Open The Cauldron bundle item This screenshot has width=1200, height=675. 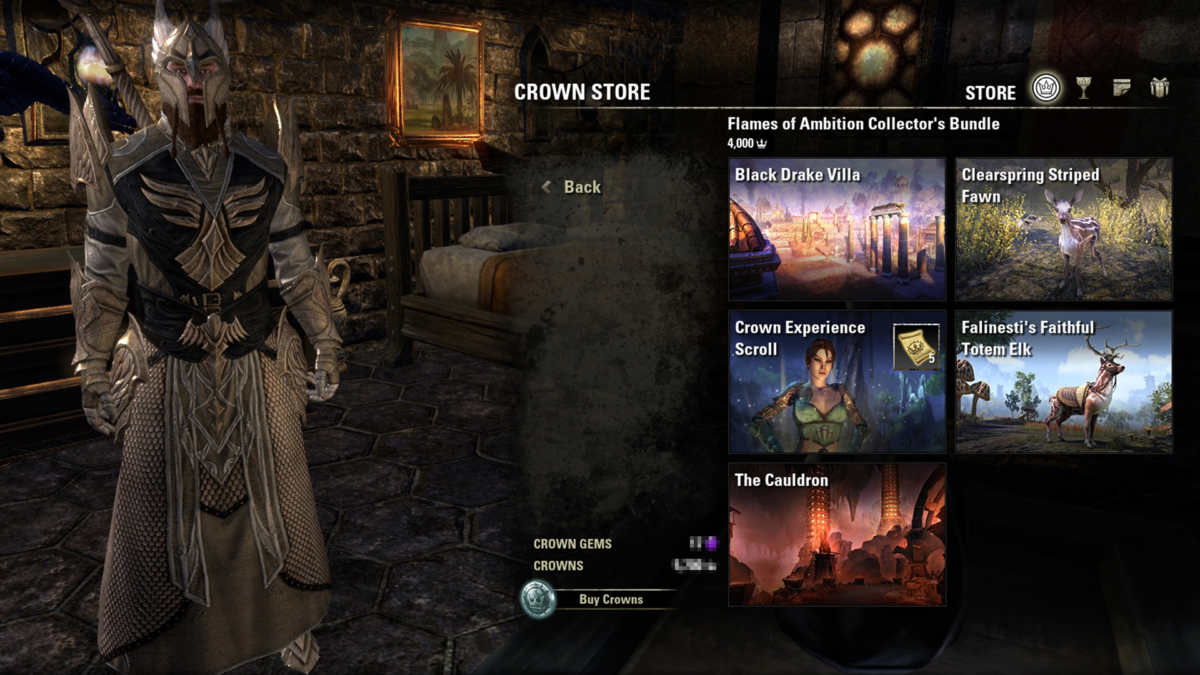pos(837,534)
